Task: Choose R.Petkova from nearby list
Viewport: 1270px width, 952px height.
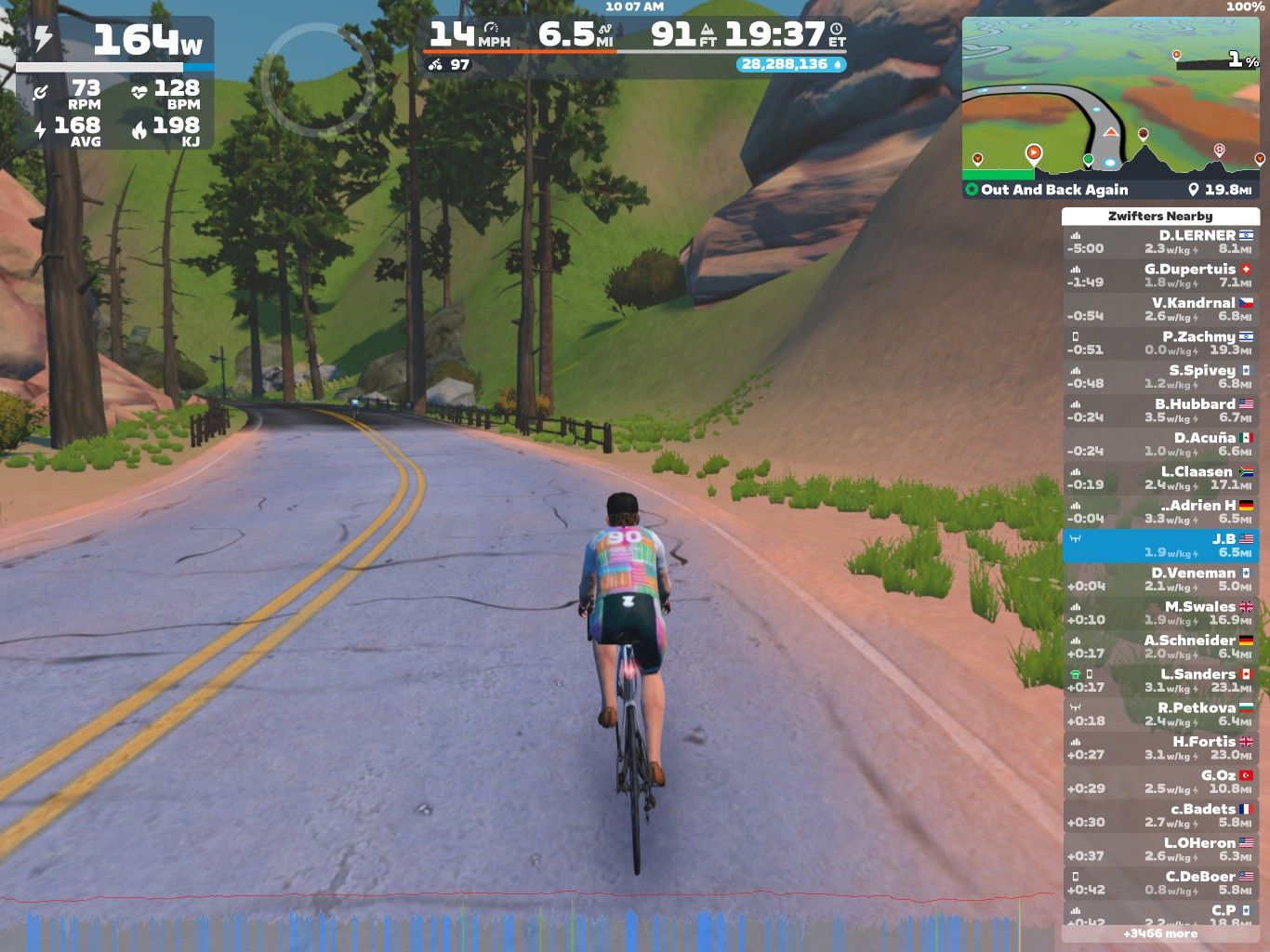Action: pyautogui.click(x=1159, y=714)
